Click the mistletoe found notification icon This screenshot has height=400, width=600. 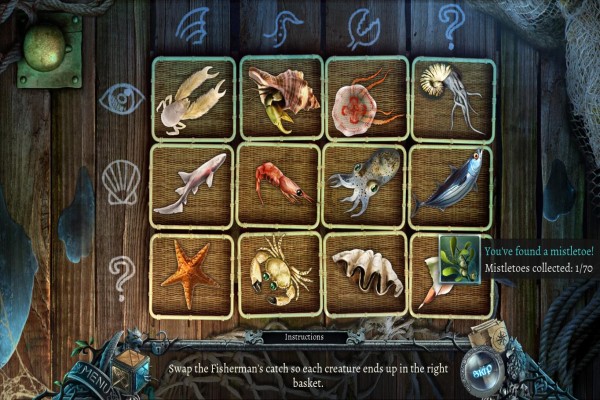pyautogui.click(x=459, y=259)
